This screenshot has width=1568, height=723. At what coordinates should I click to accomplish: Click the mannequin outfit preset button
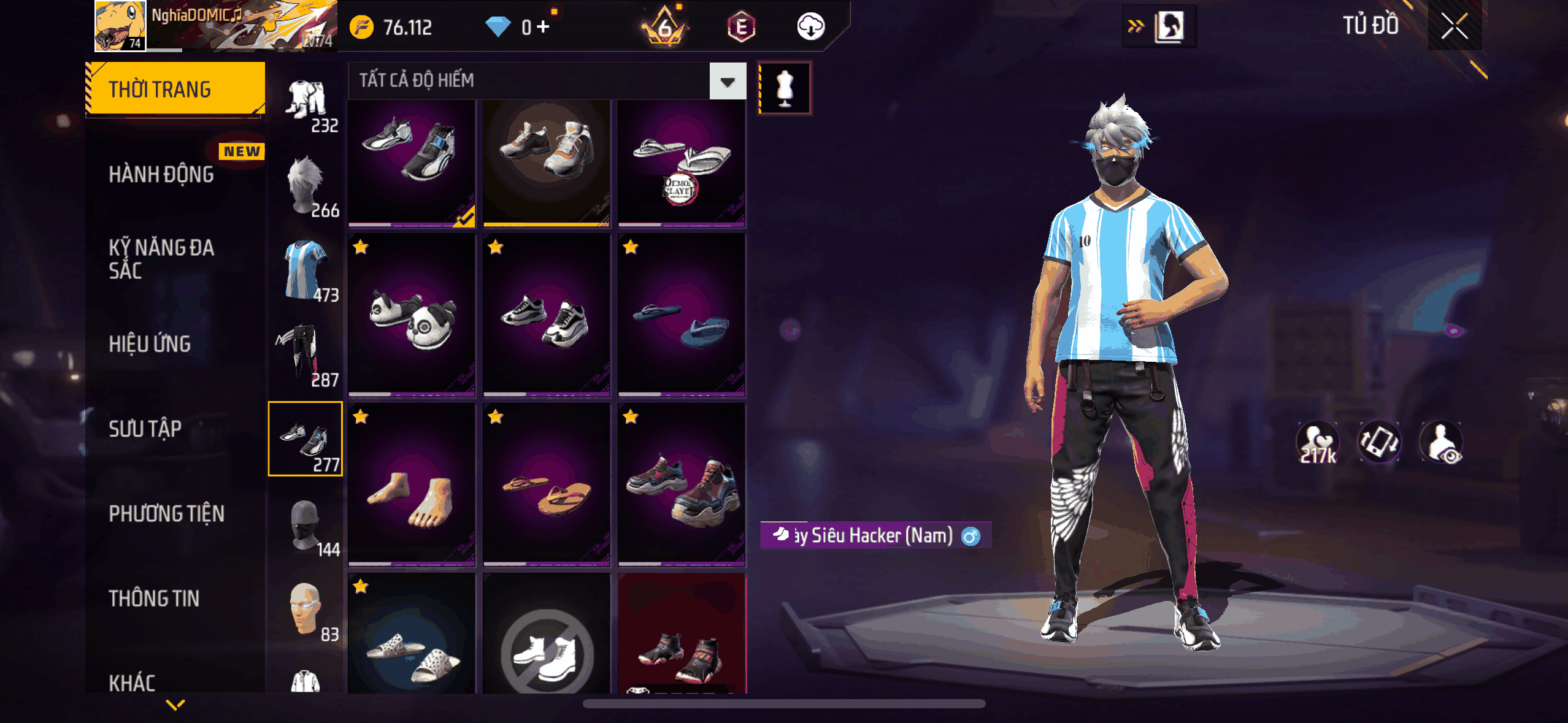(x=785, y=88)
